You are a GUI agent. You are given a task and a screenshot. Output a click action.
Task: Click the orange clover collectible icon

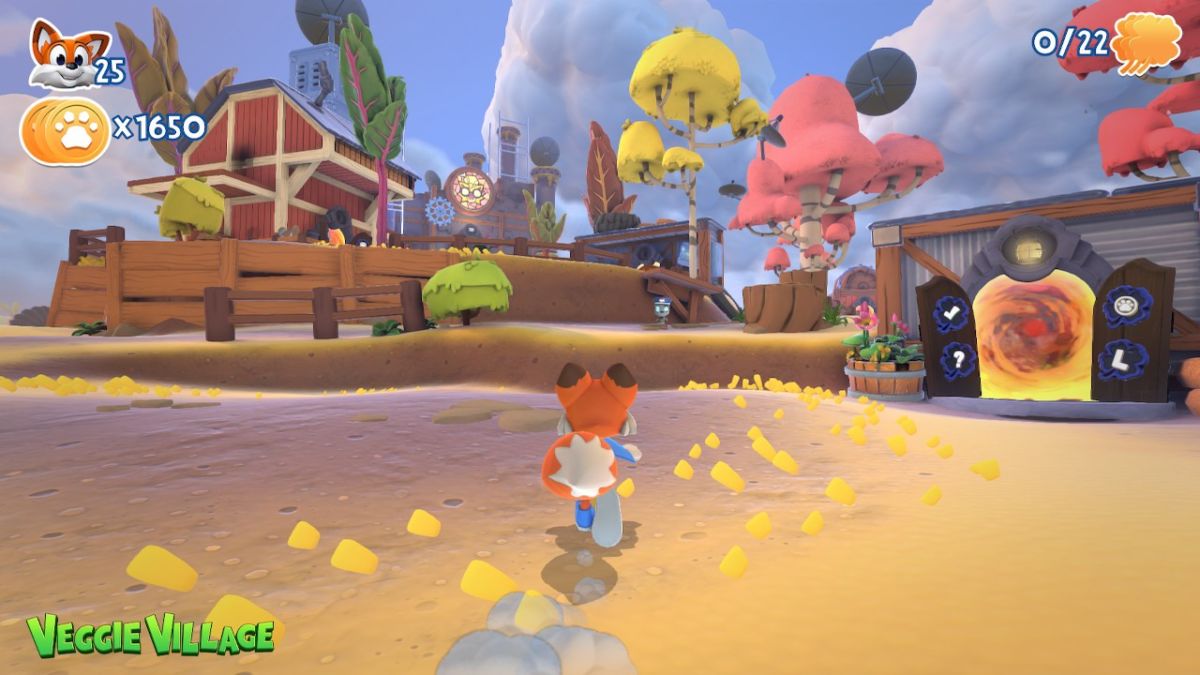[1147, 43]
